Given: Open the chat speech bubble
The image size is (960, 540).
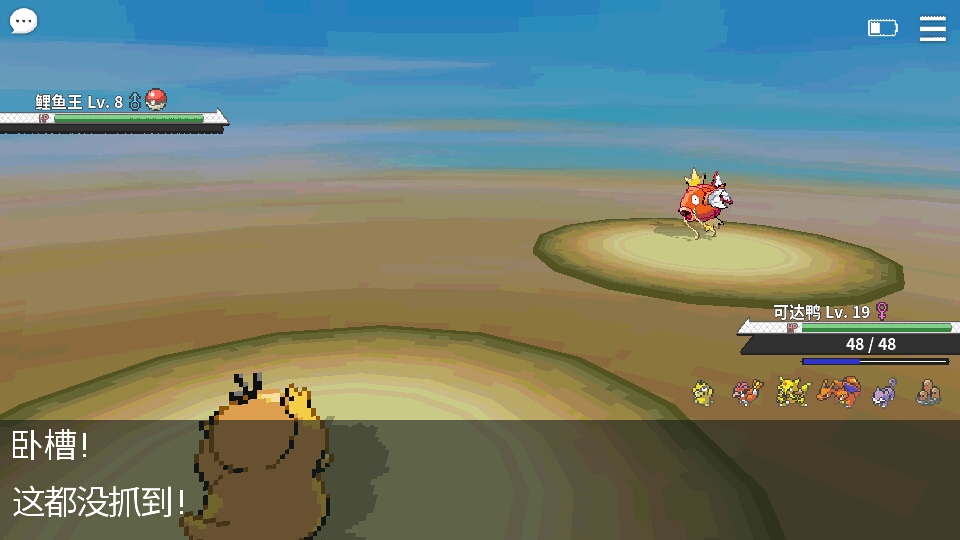Looking at the screenshot, I should tap(23, 21).
